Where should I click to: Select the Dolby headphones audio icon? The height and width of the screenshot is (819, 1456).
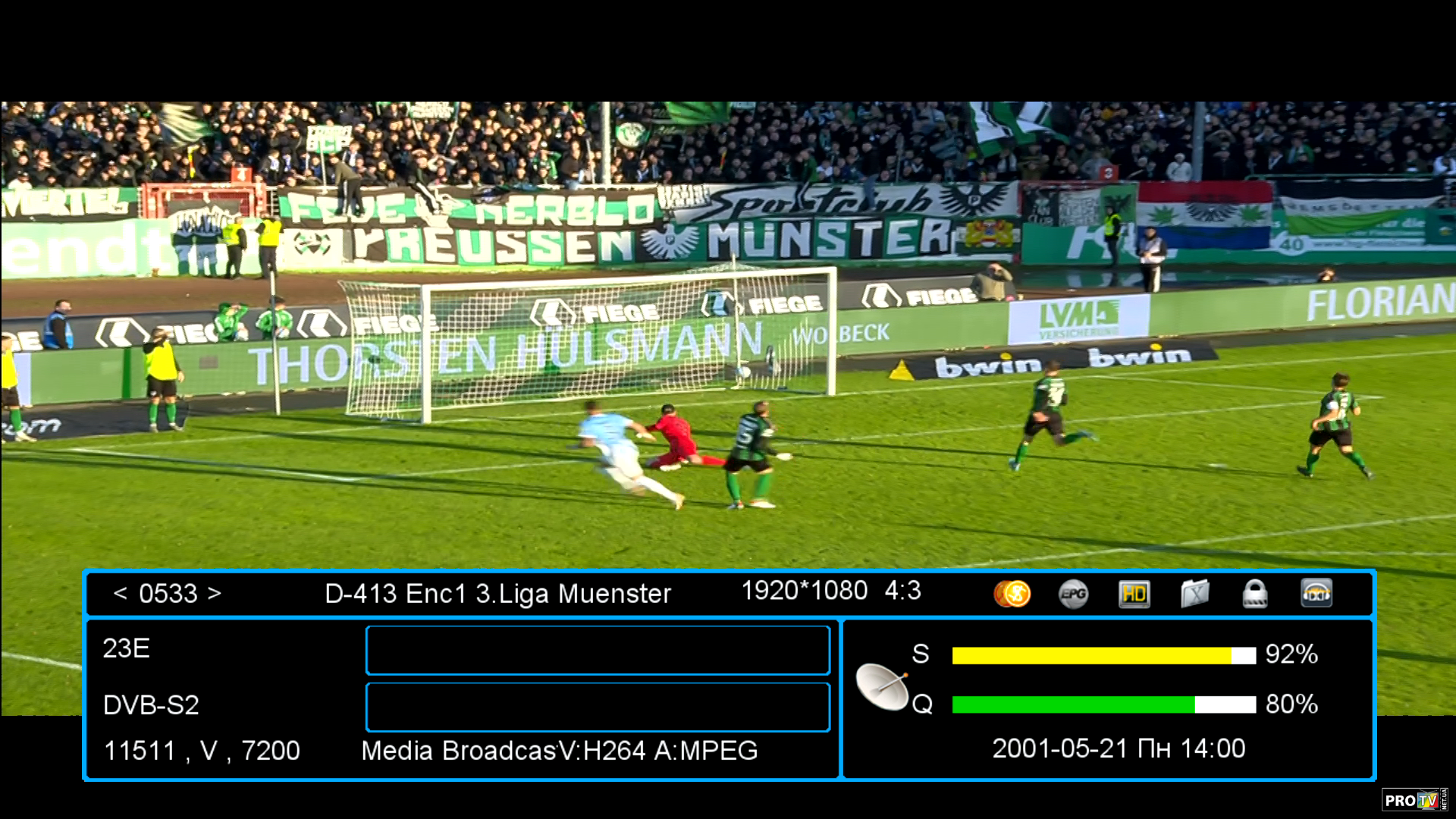[x=1316, y=594]
